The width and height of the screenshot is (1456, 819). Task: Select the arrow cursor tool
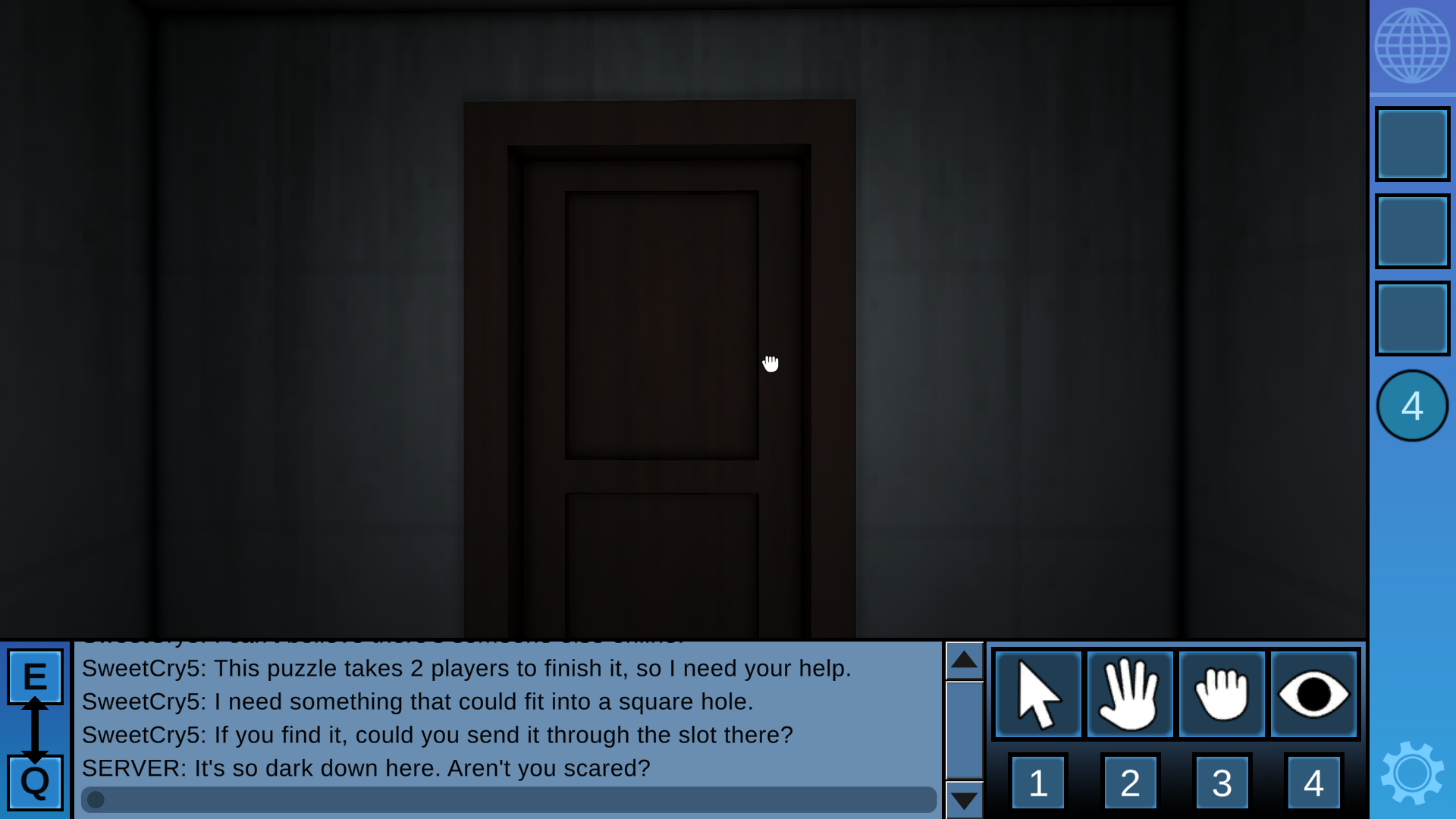1038,694
